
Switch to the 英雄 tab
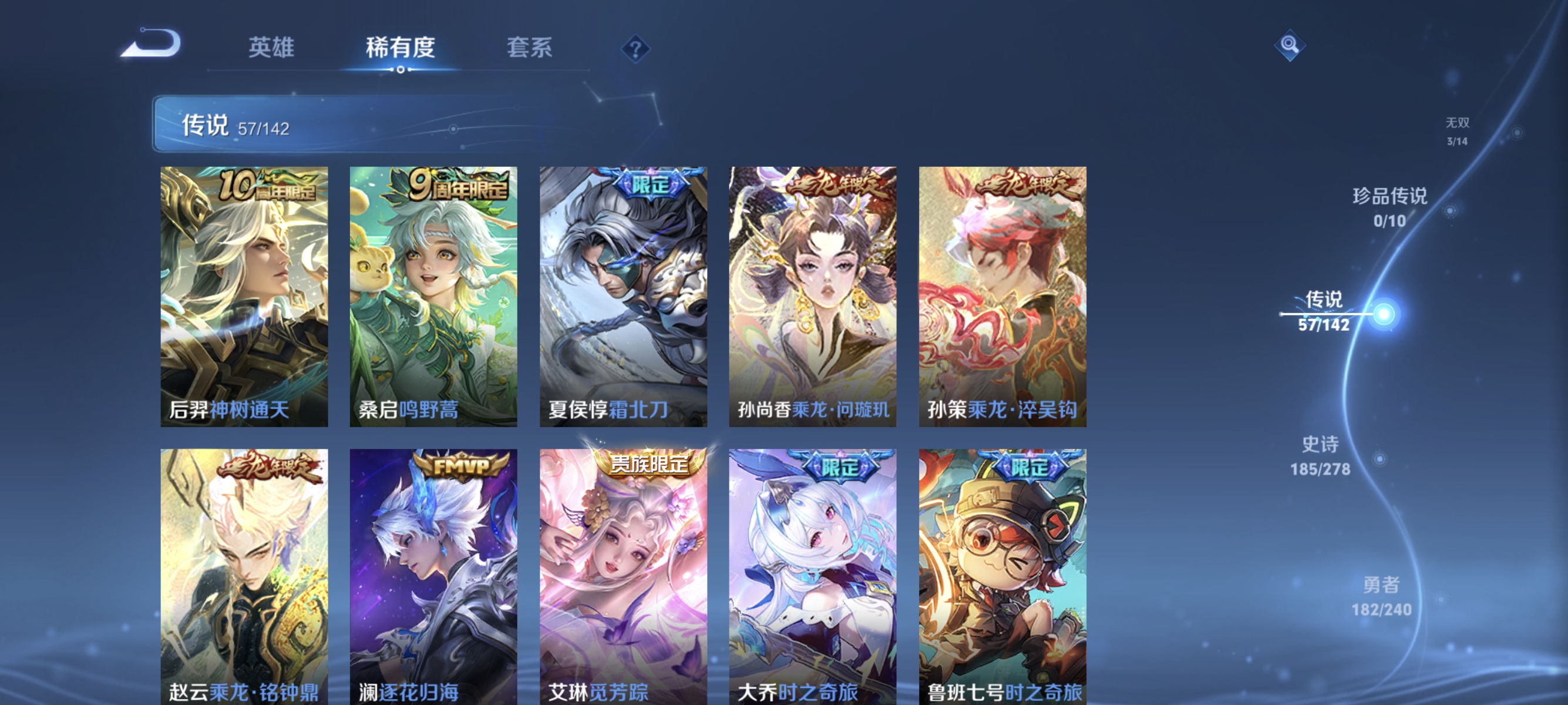(272, 49)
